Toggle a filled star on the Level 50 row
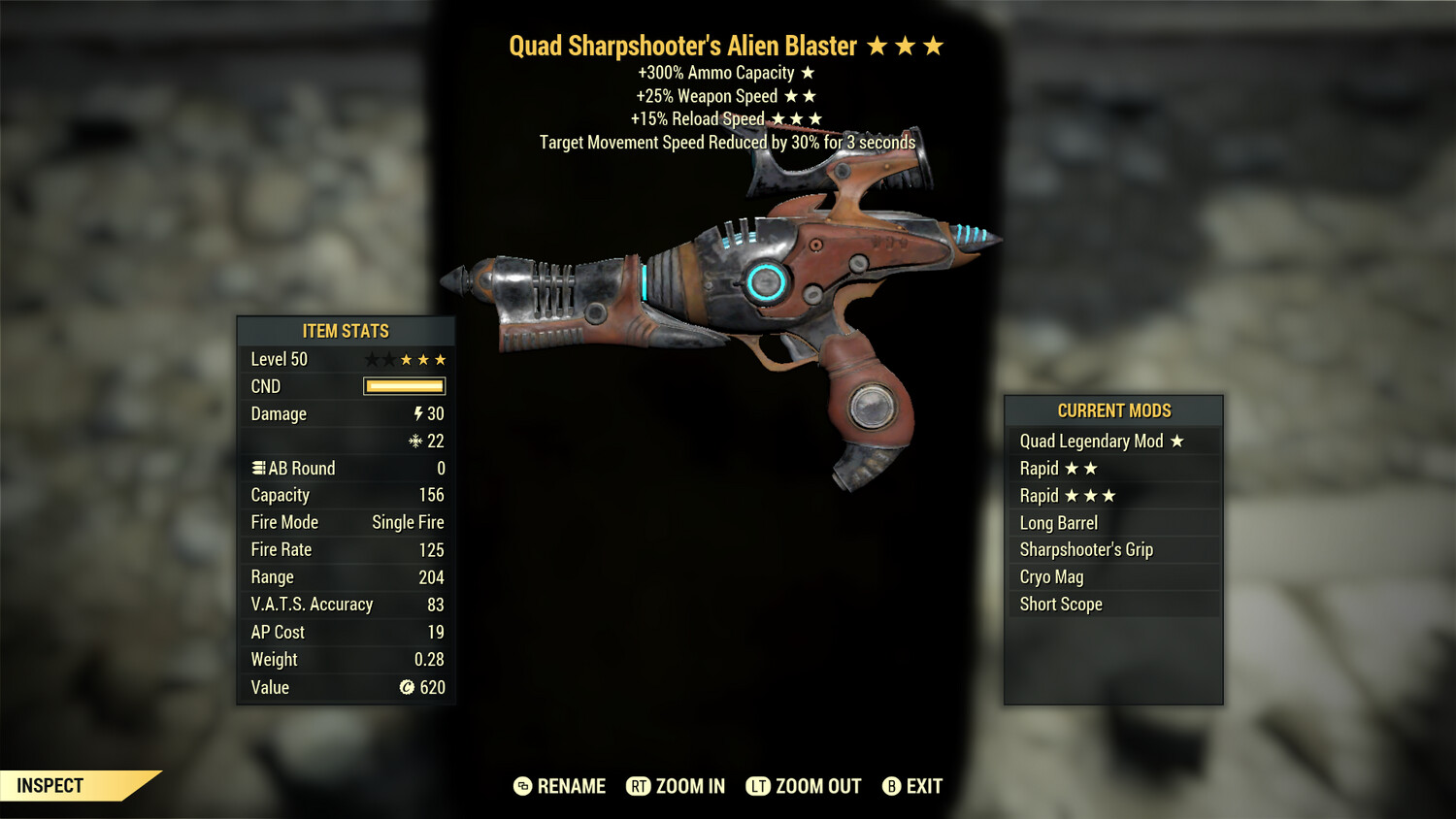The image size is (1456, 819). (x=408, y=358)
